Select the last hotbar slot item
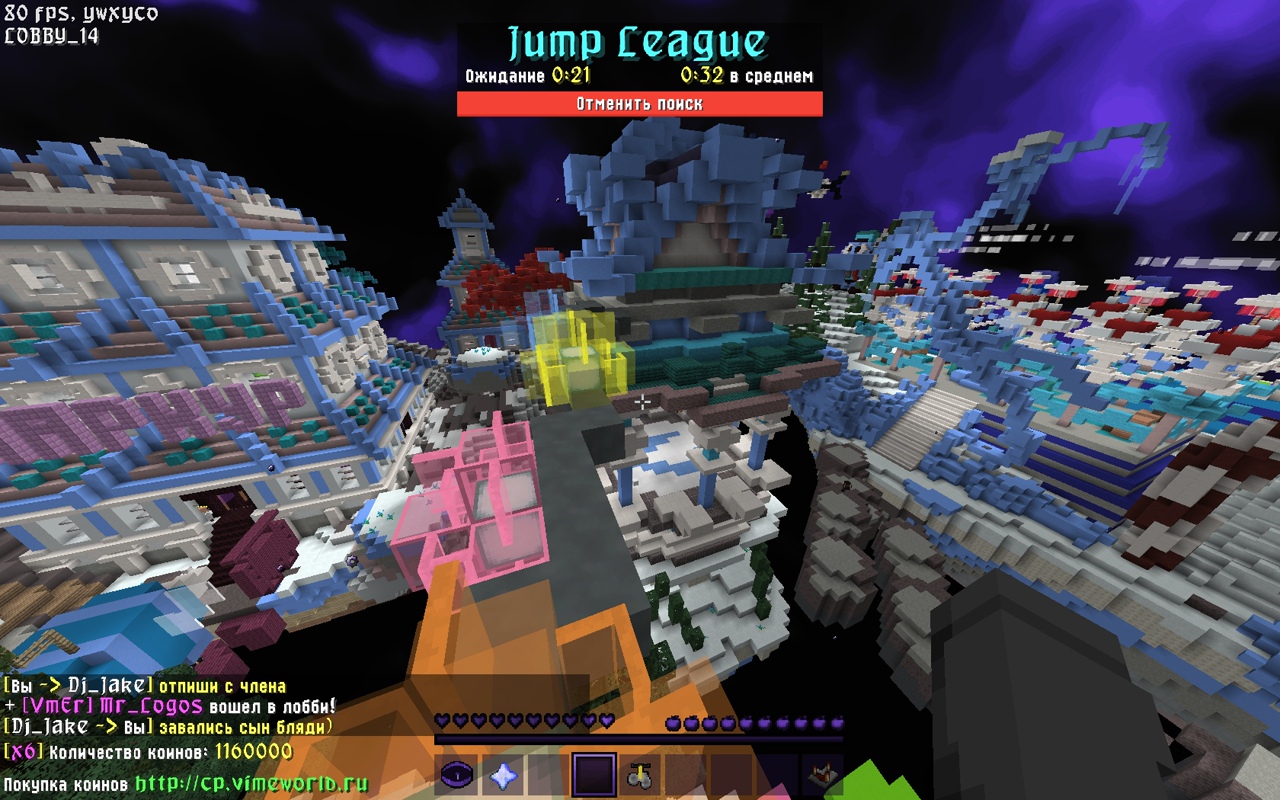This screenshot has height=800, width=1280. tap(823, 776)
